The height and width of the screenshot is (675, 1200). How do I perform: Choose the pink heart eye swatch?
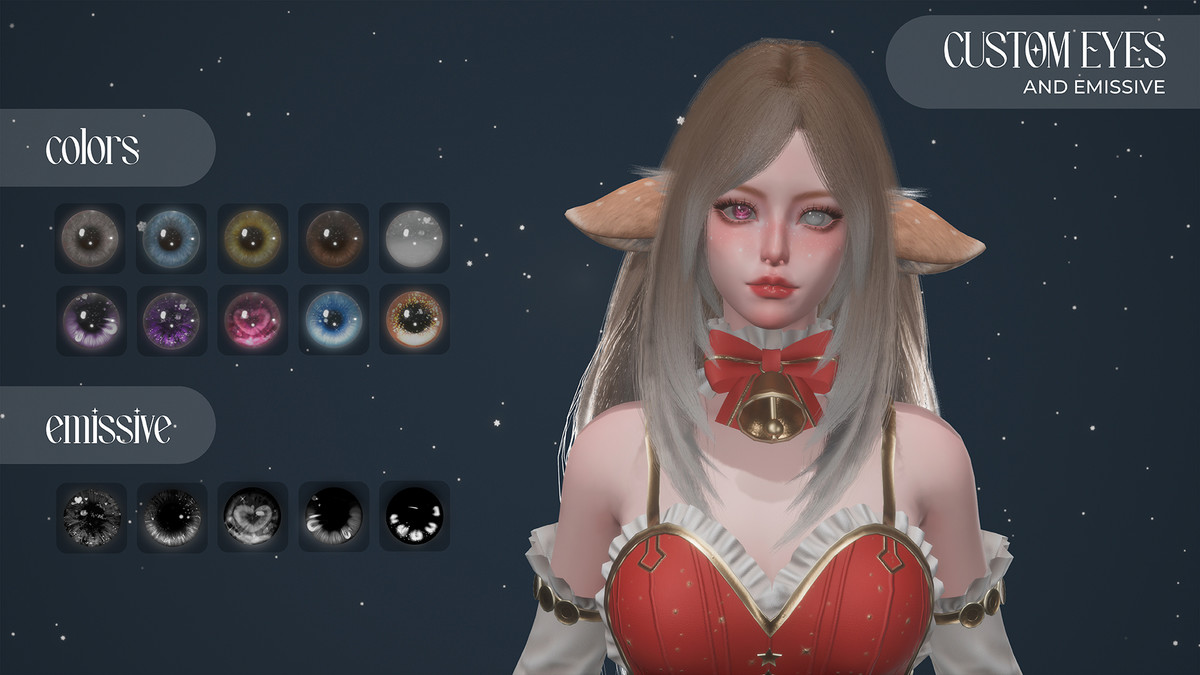(x=252, y=319)
